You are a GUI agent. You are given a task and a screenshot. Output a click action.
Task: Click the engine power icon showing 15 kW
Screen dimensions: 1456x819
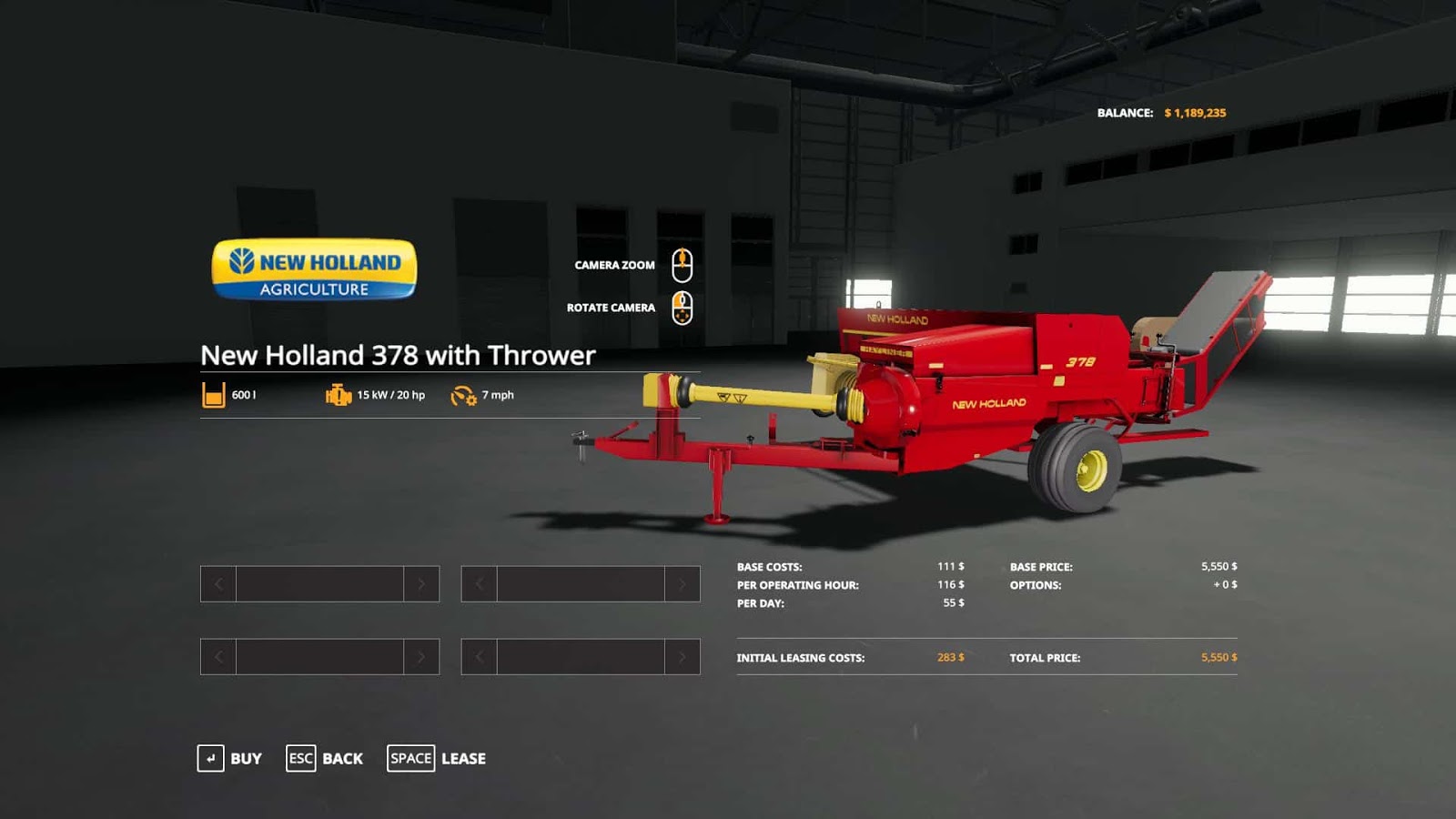(x=336, y=394)
